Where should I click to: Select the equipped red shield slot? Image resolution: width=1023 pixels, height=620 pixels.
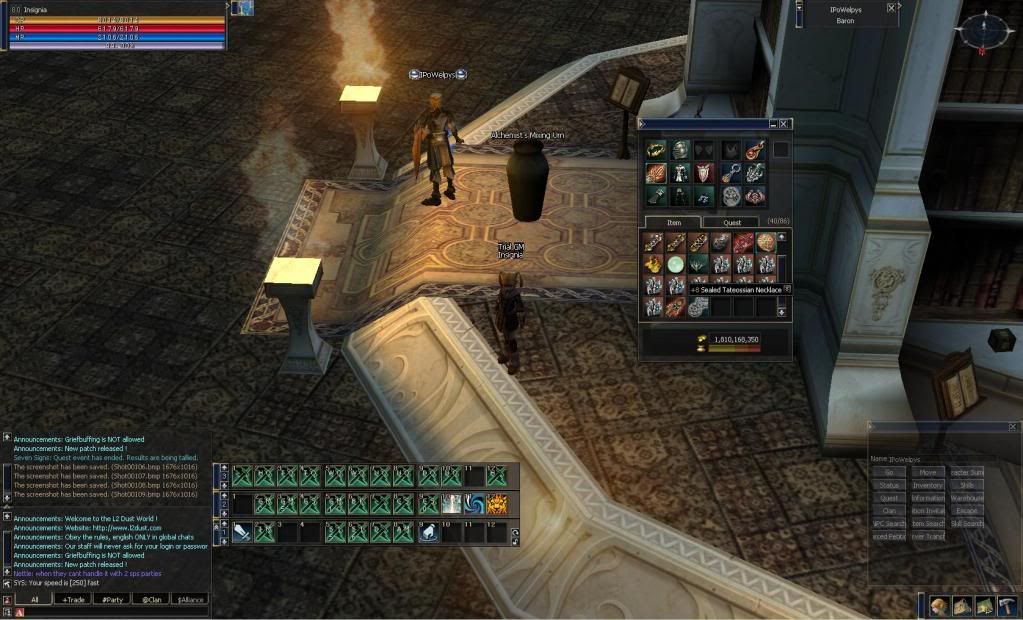click(705, 172)
